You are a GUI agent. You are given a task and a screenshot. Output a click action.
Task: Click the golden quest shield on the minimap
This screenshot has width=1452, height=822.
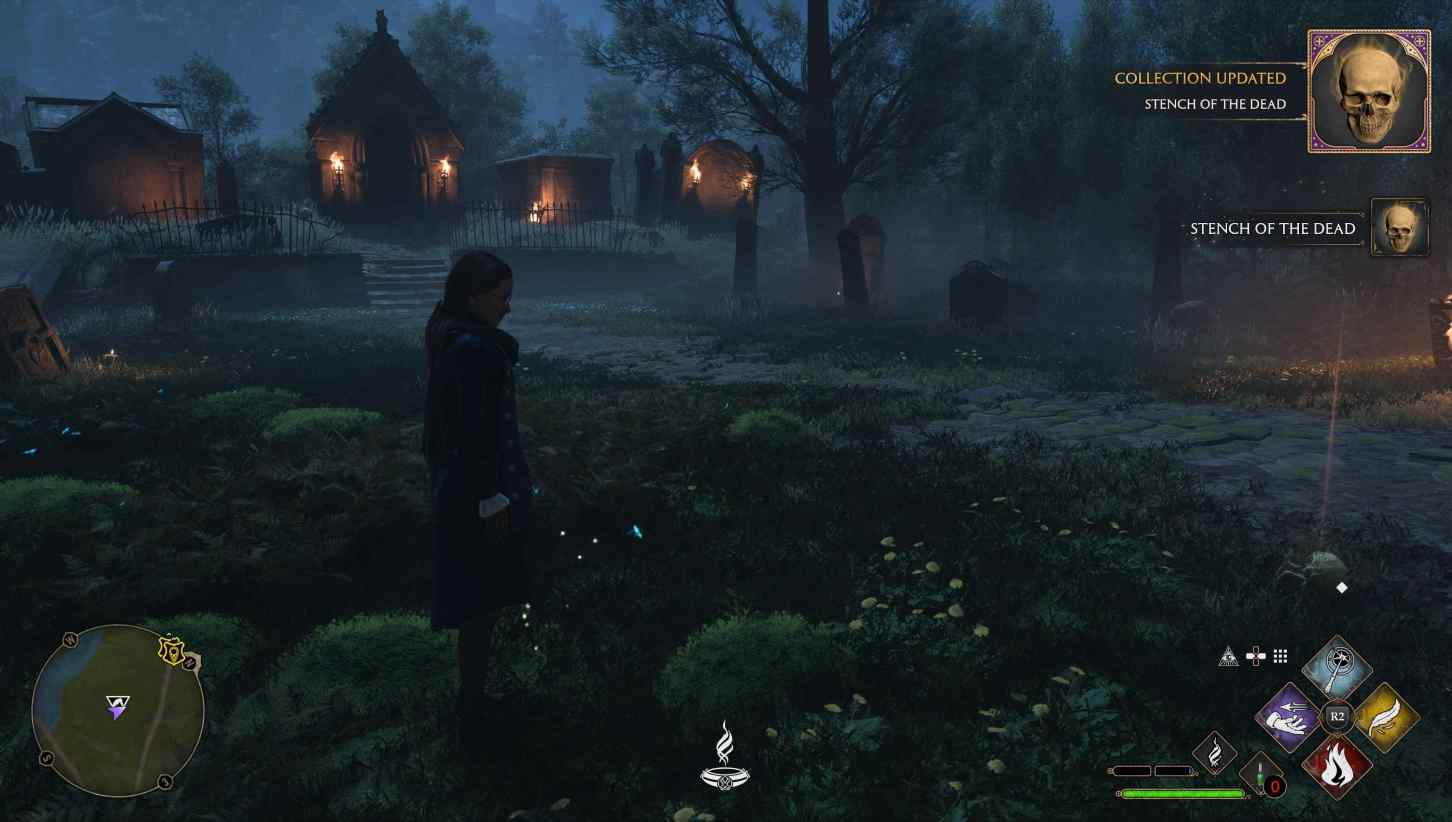tap(173, 651)
